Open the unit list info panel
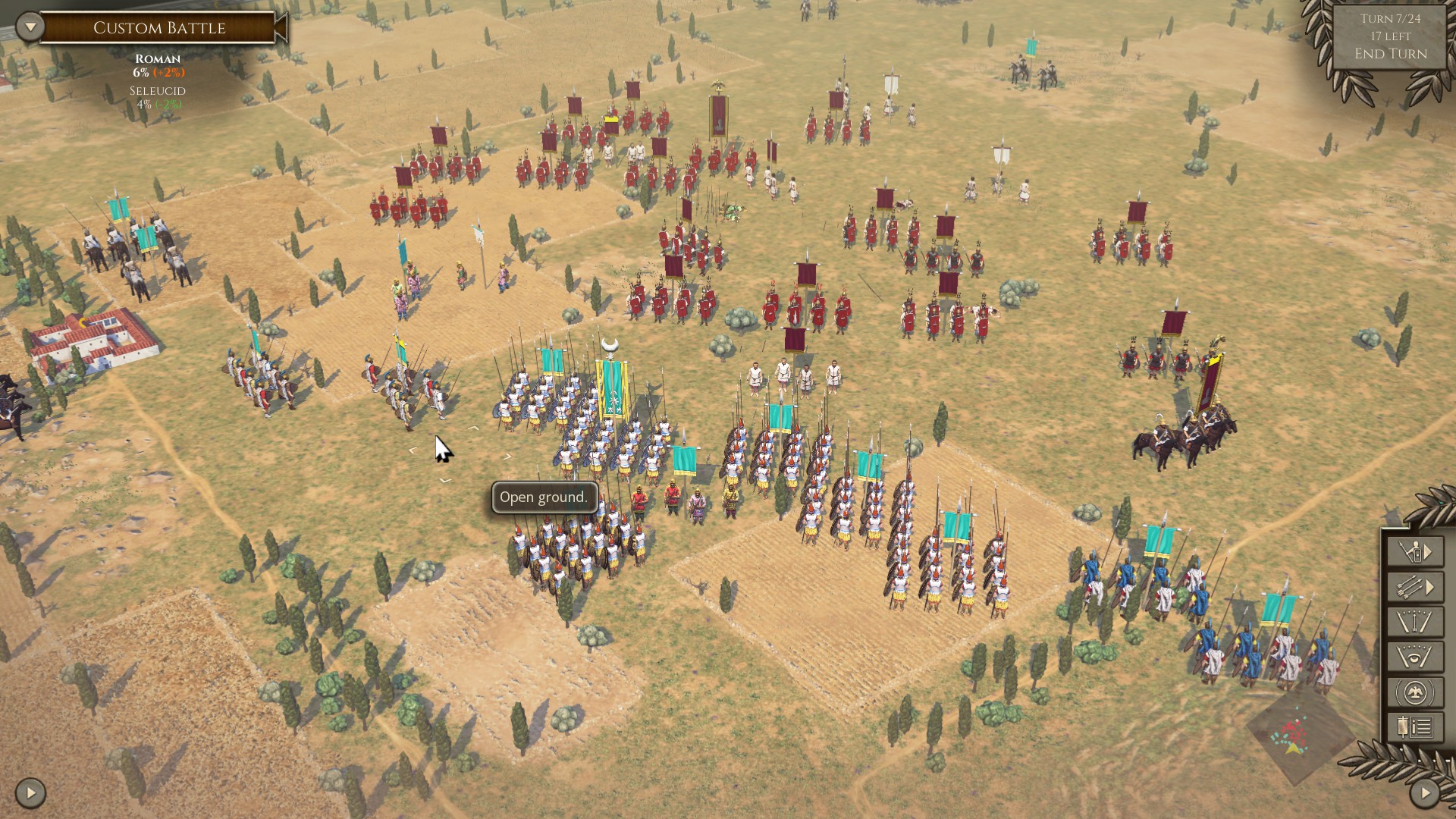Viewport: 1456px width, 819px height. click(1414, 727)
